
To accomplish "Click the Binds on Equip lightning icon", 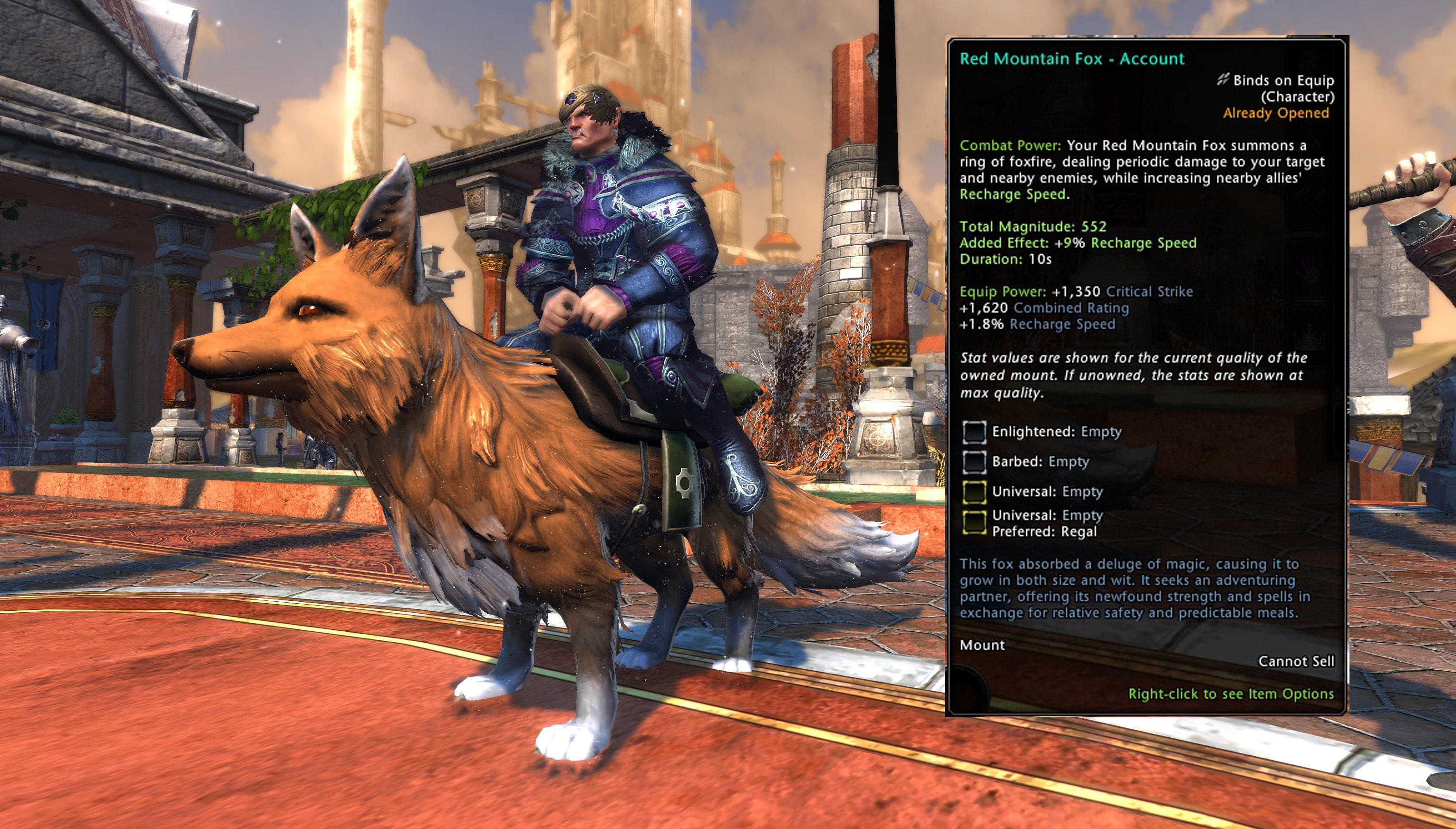I will (x=1223, y=81).
